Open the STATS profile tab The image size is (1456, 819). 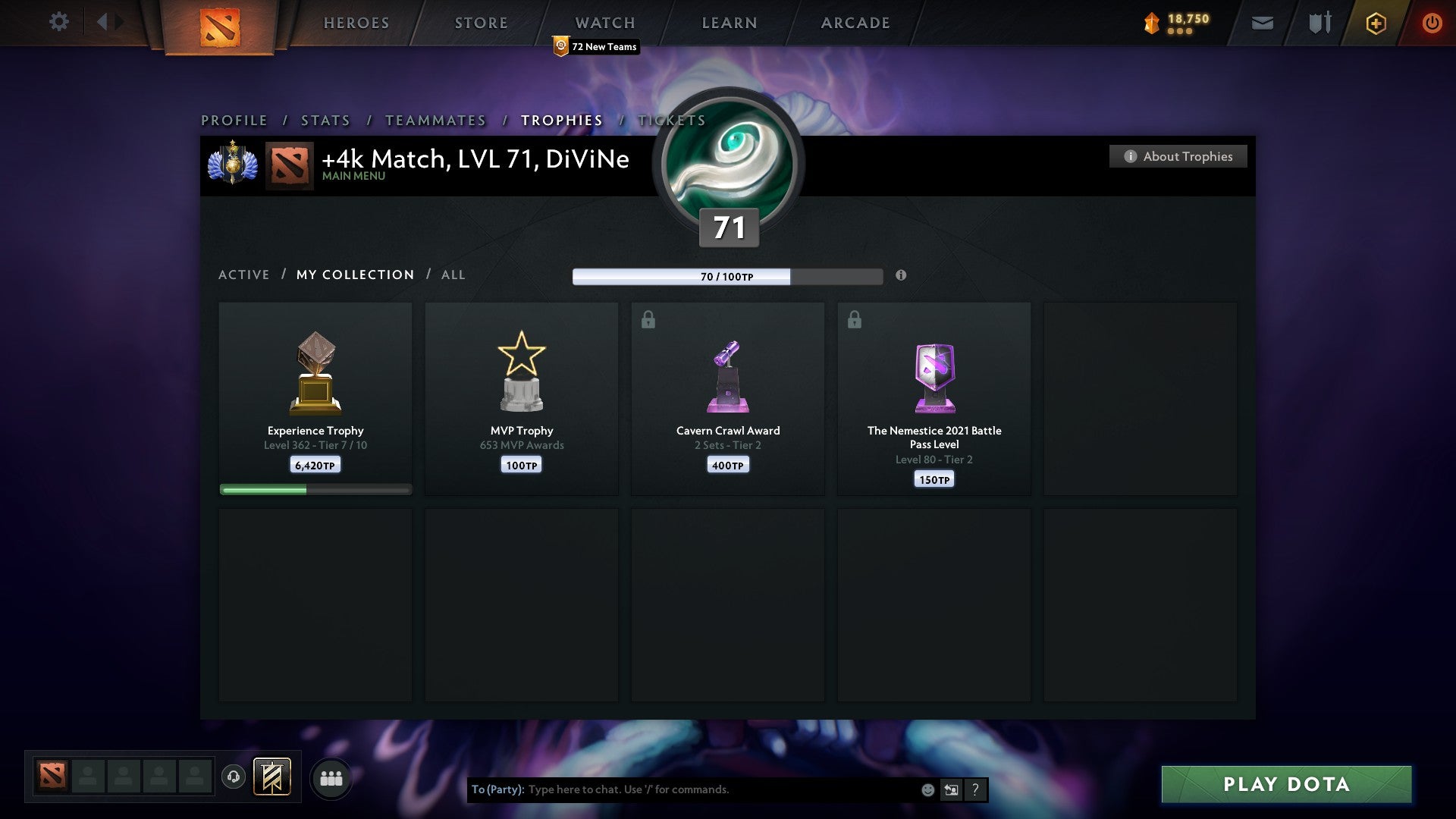(x=325, y=120)
